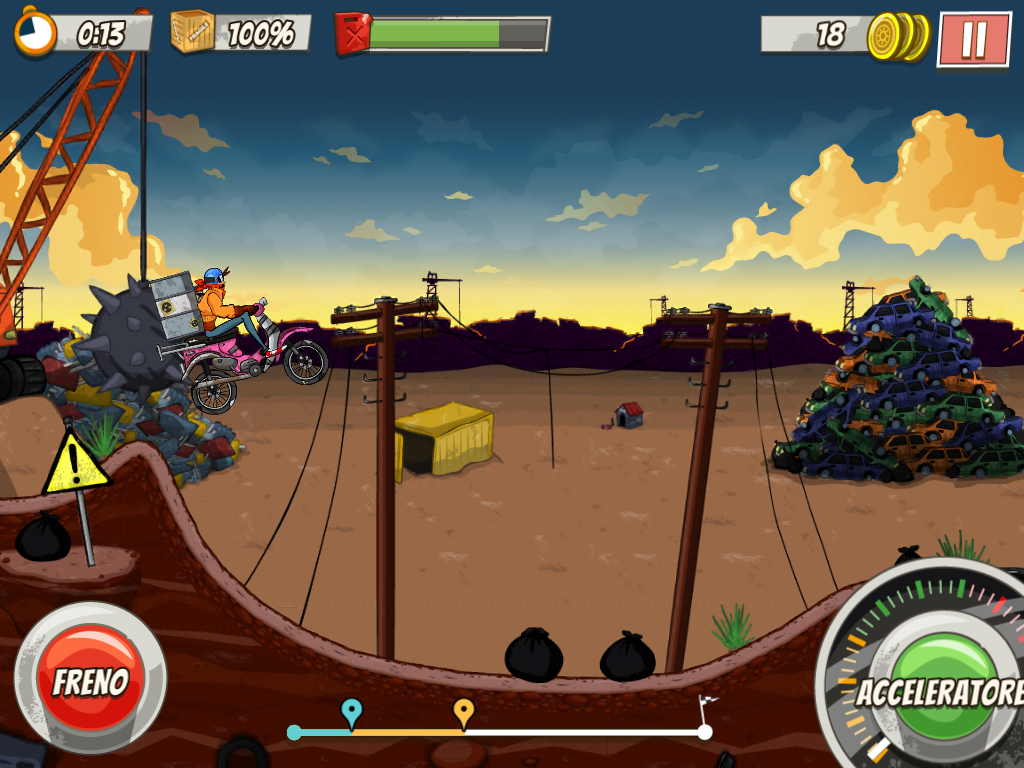Image resolution: width=1024 pixels, height=768 pixels.
Task: Pause the game with the red pause button
Action: tap(973, 39)
